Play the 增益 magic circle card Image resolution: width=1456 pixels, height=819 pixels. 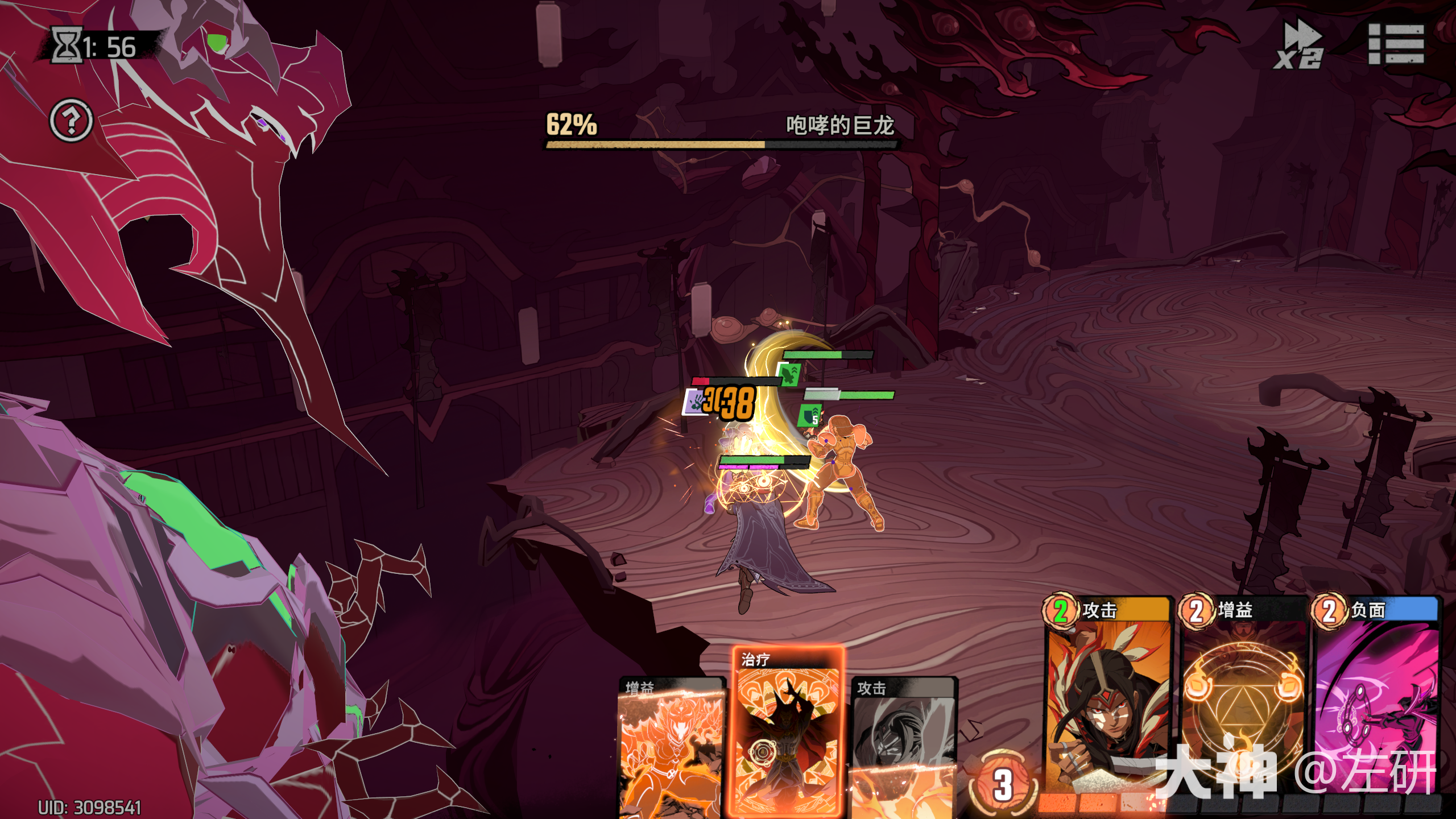pos(1242,694)
